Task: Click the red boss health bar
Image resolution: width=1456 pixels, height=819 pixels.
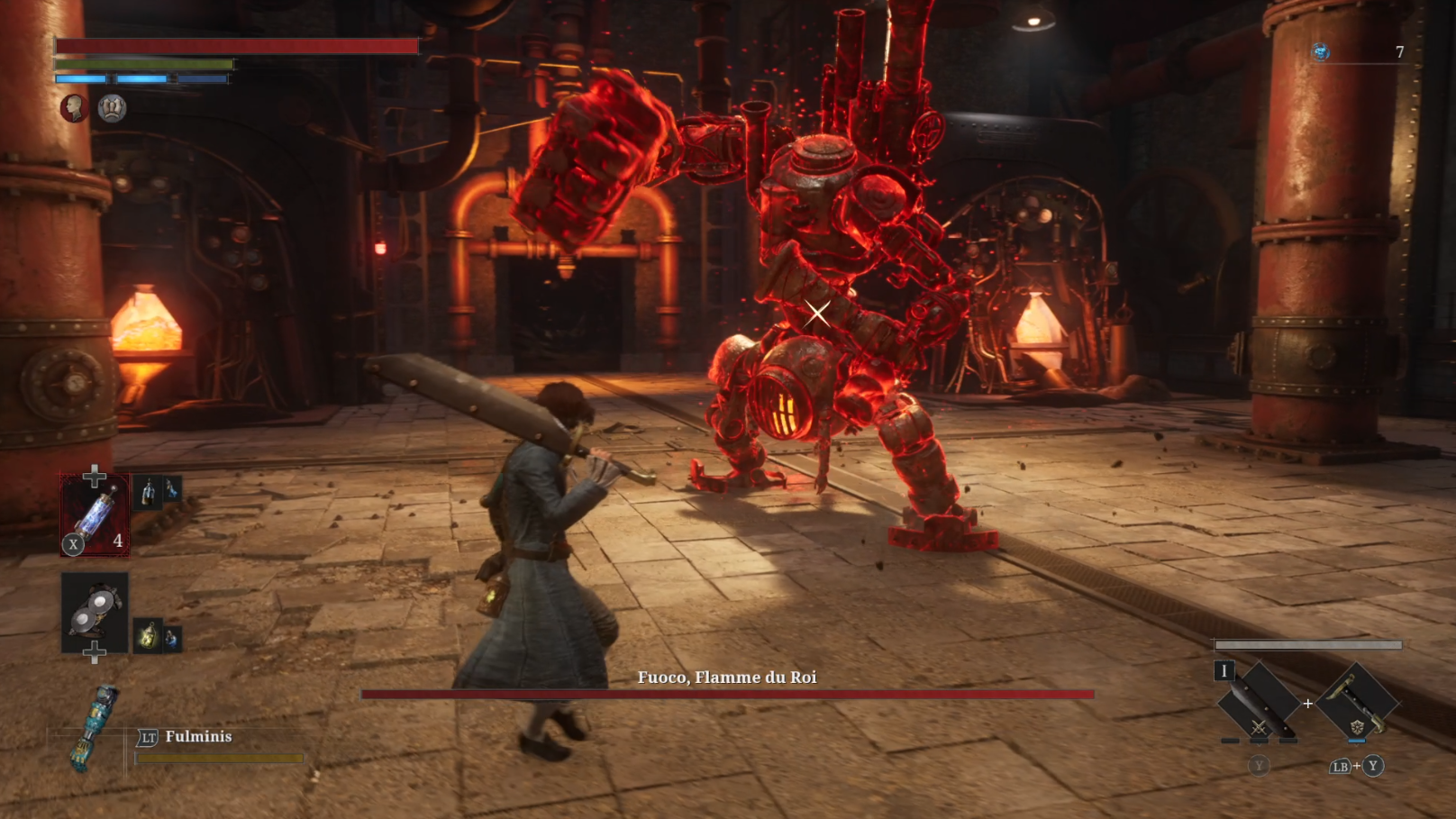Action: [728, 695]
